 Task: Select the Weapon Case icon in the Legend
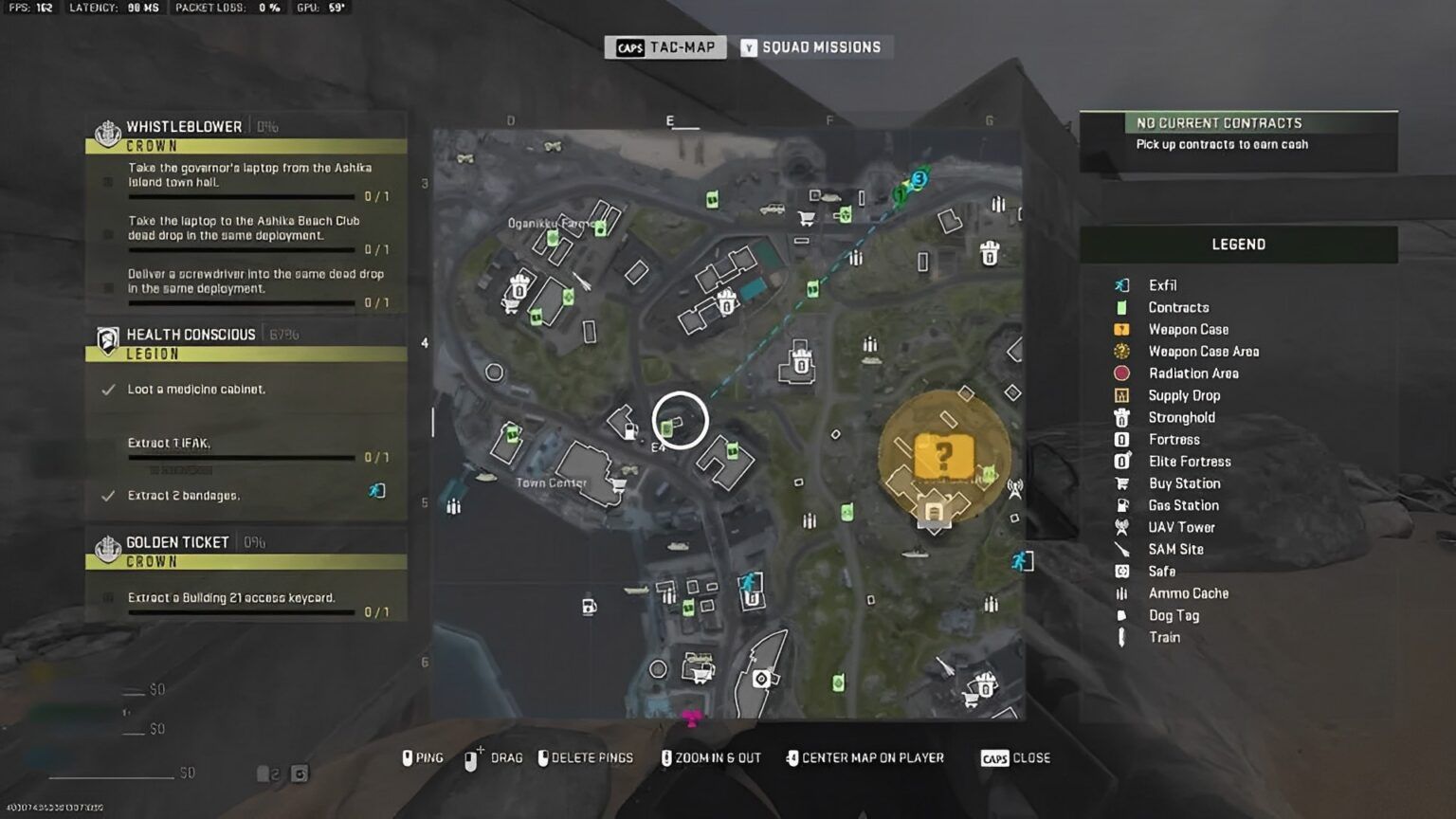coord(1122,329)
